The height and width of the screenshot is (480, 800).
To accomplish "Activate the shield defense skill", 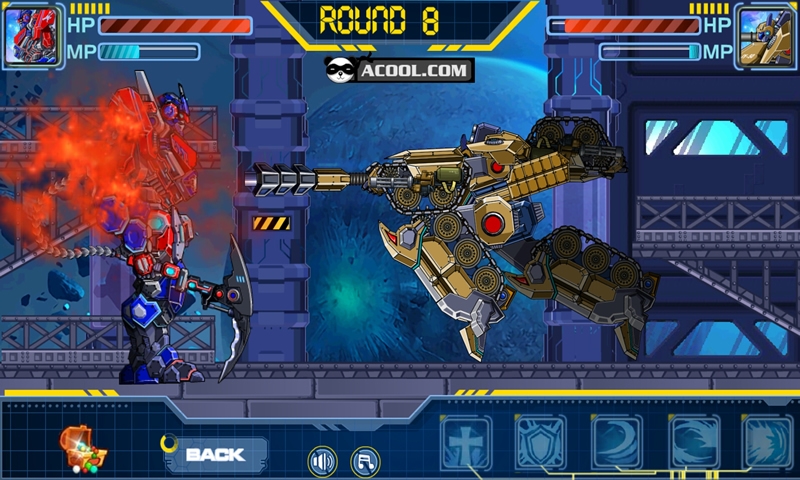I will pyautogui.click(x=540, y=441).
